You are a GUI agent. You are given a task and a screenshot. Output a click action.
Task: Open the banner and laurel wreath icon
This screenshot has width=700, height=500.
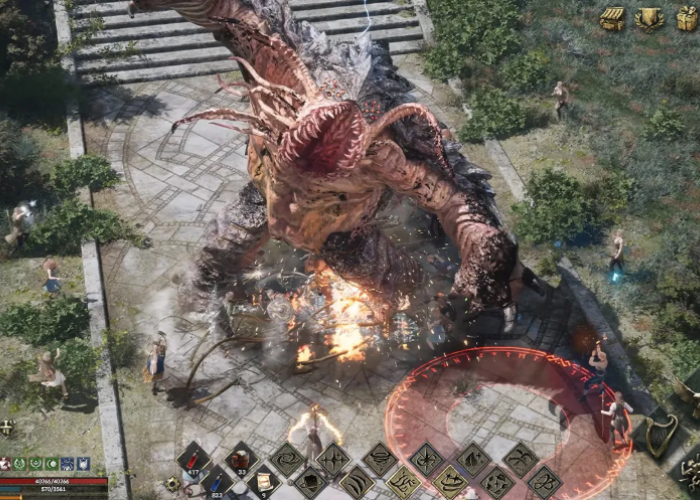[650, 18]
